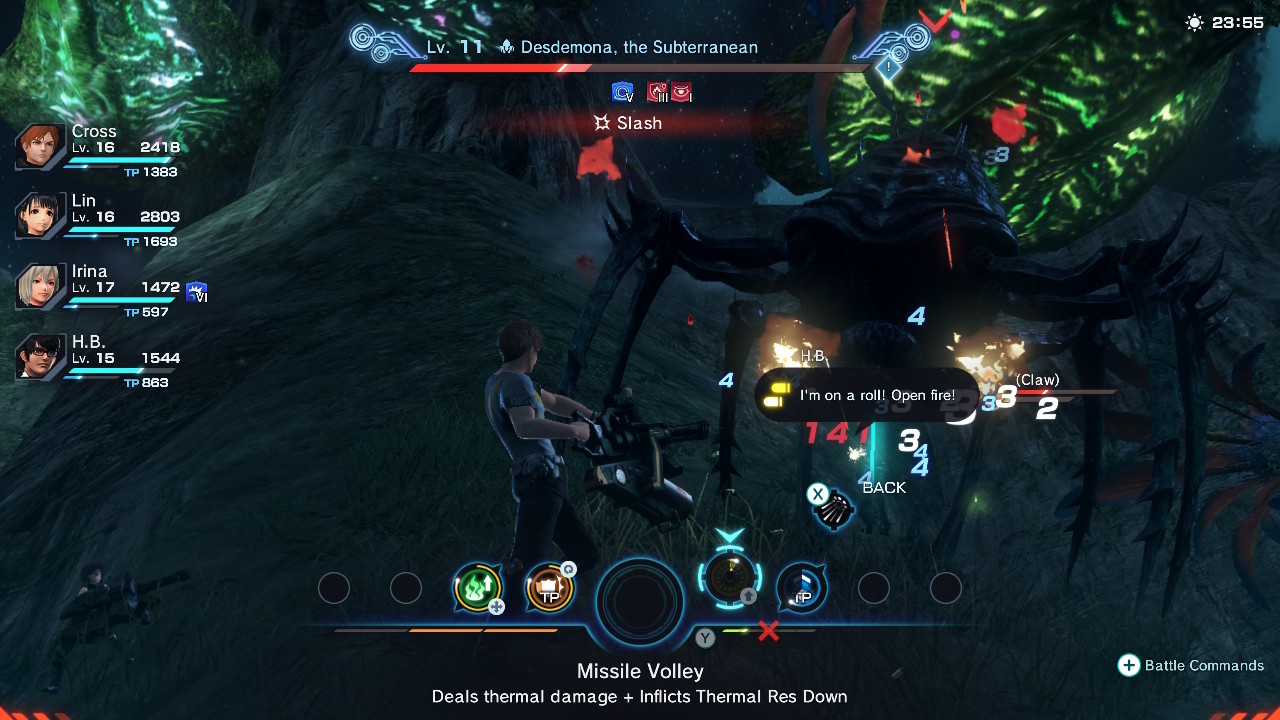
Task: Activate the green flame buff art
Action: point(477,588)
